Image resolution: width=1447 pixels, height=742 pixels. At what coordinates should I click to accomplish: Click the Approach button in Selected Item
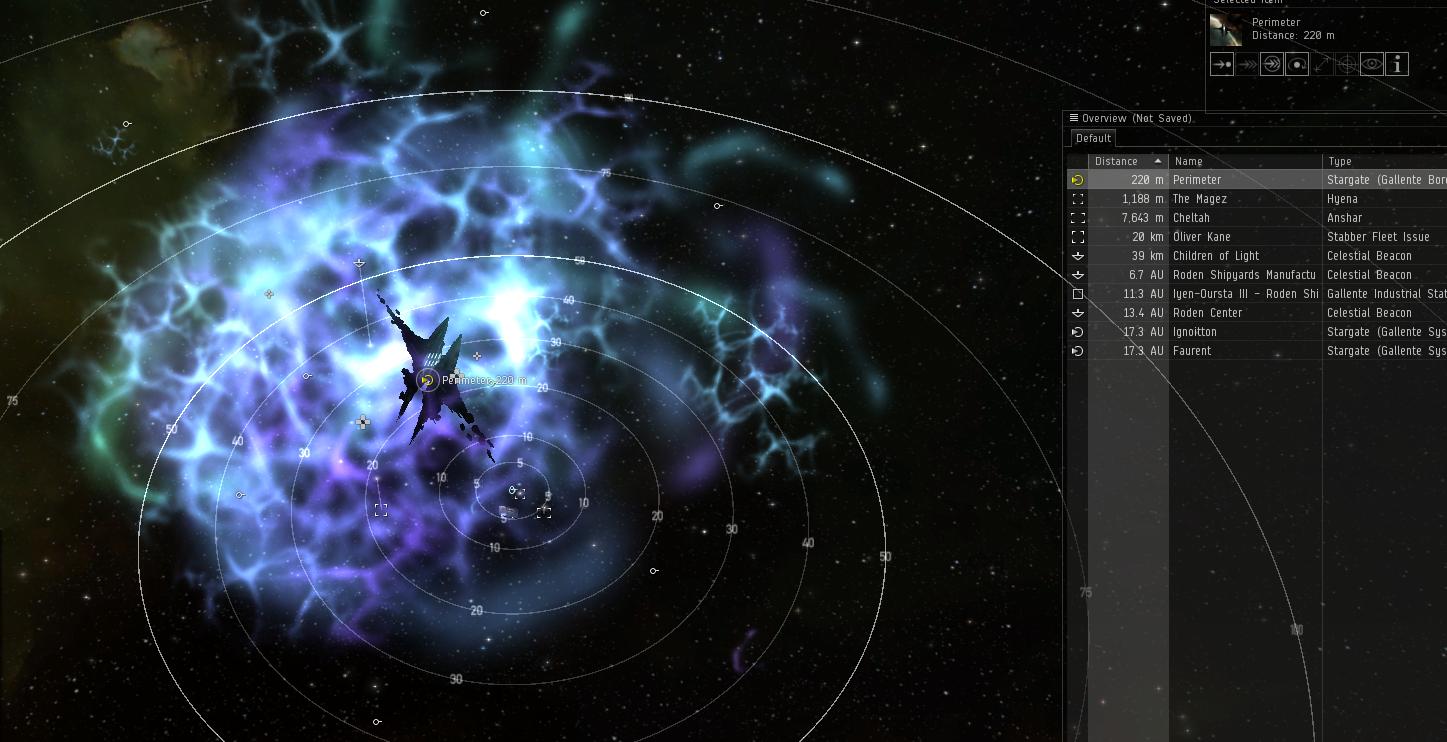(1221, 65)
